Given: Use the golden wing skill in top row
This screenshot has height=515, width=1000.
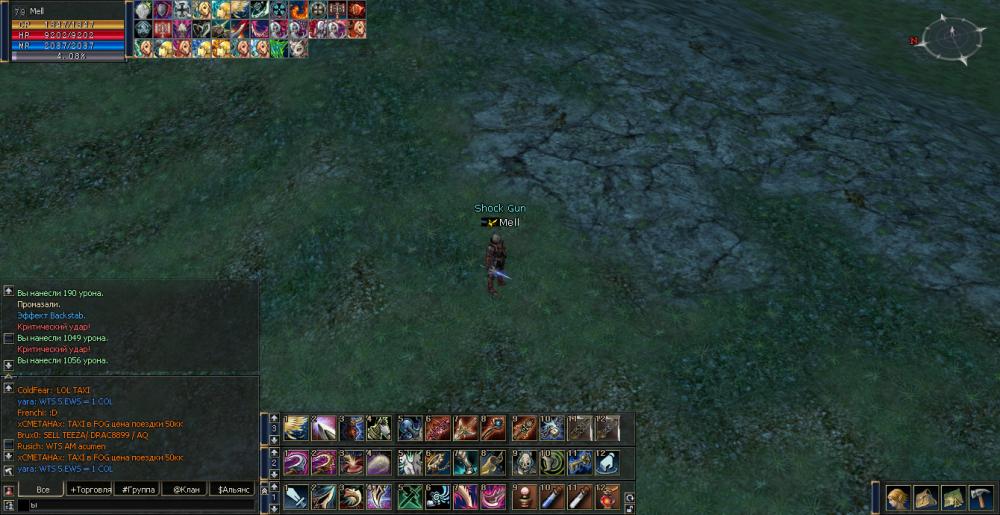Looking at the screenshot, I should [x=296, y=428].
